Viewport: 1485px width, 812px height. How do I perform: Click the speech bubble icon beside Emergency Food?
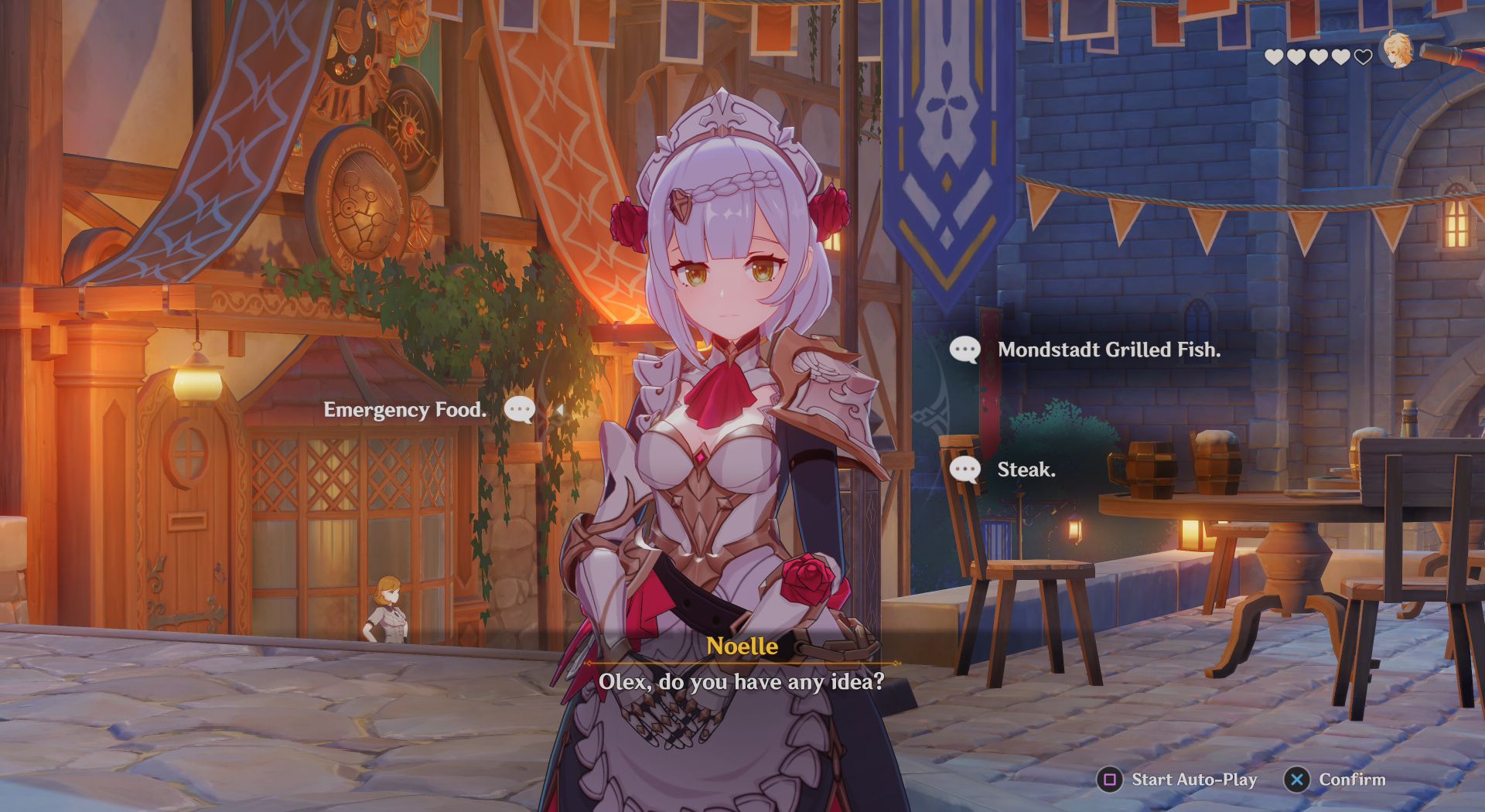[519, 411]
